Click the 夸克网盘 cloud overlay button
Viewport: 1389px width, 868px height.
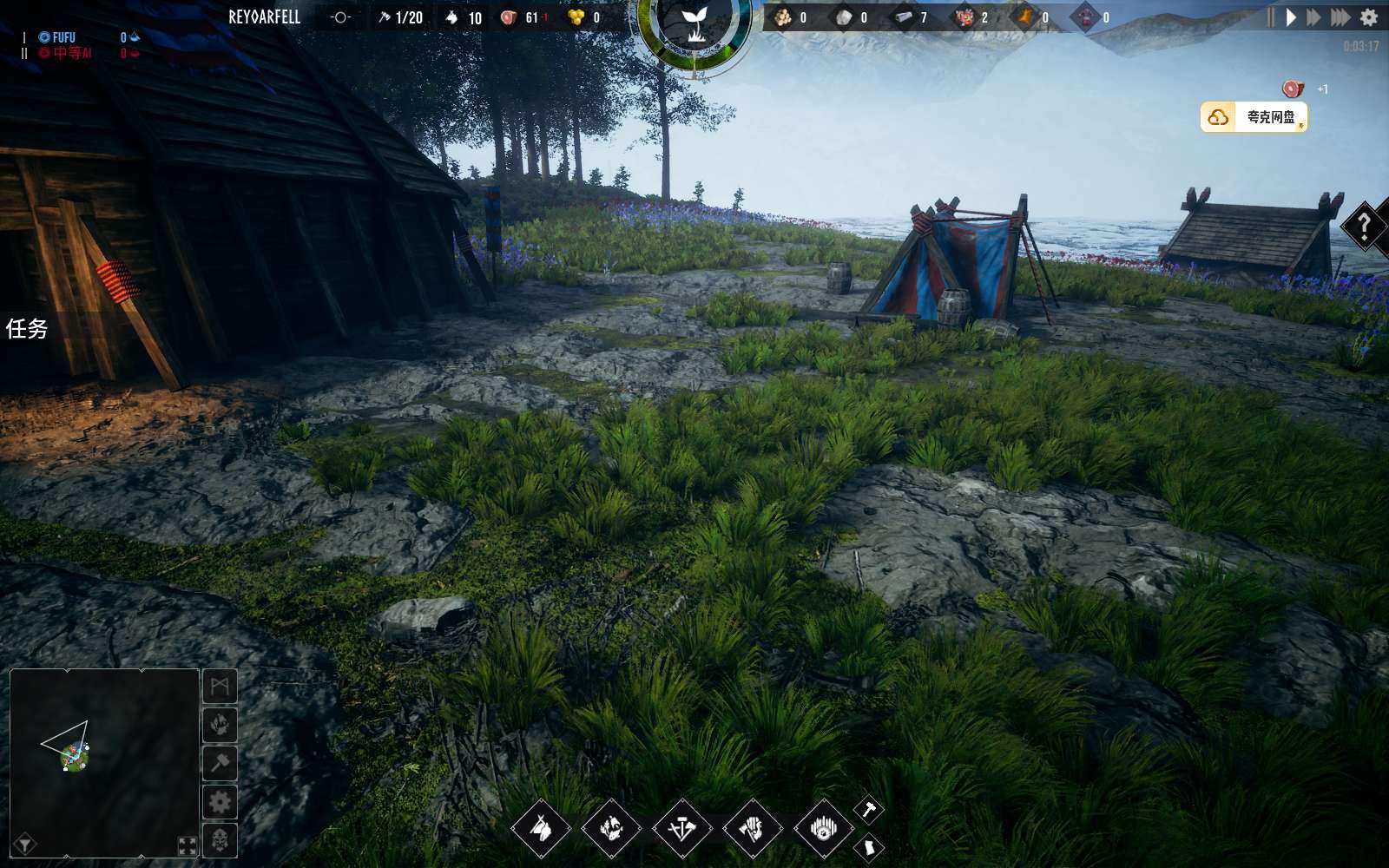pyautogui.click(x=1254, y=117)
